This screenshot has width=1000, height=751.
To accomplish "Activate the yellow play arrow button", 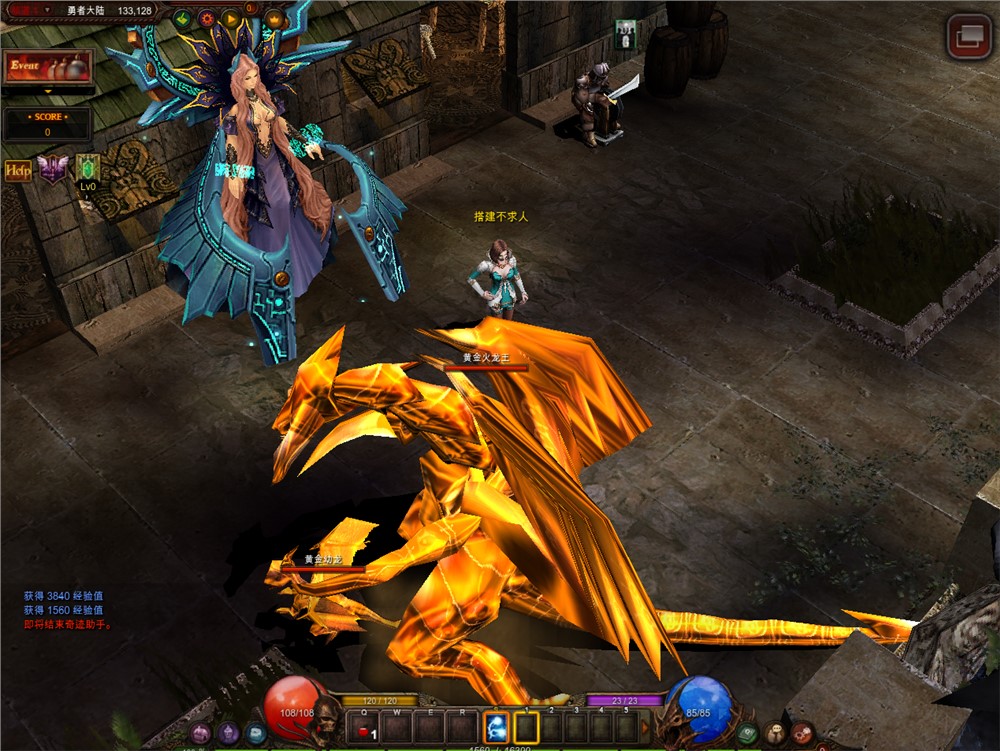I will pos(232,19).
